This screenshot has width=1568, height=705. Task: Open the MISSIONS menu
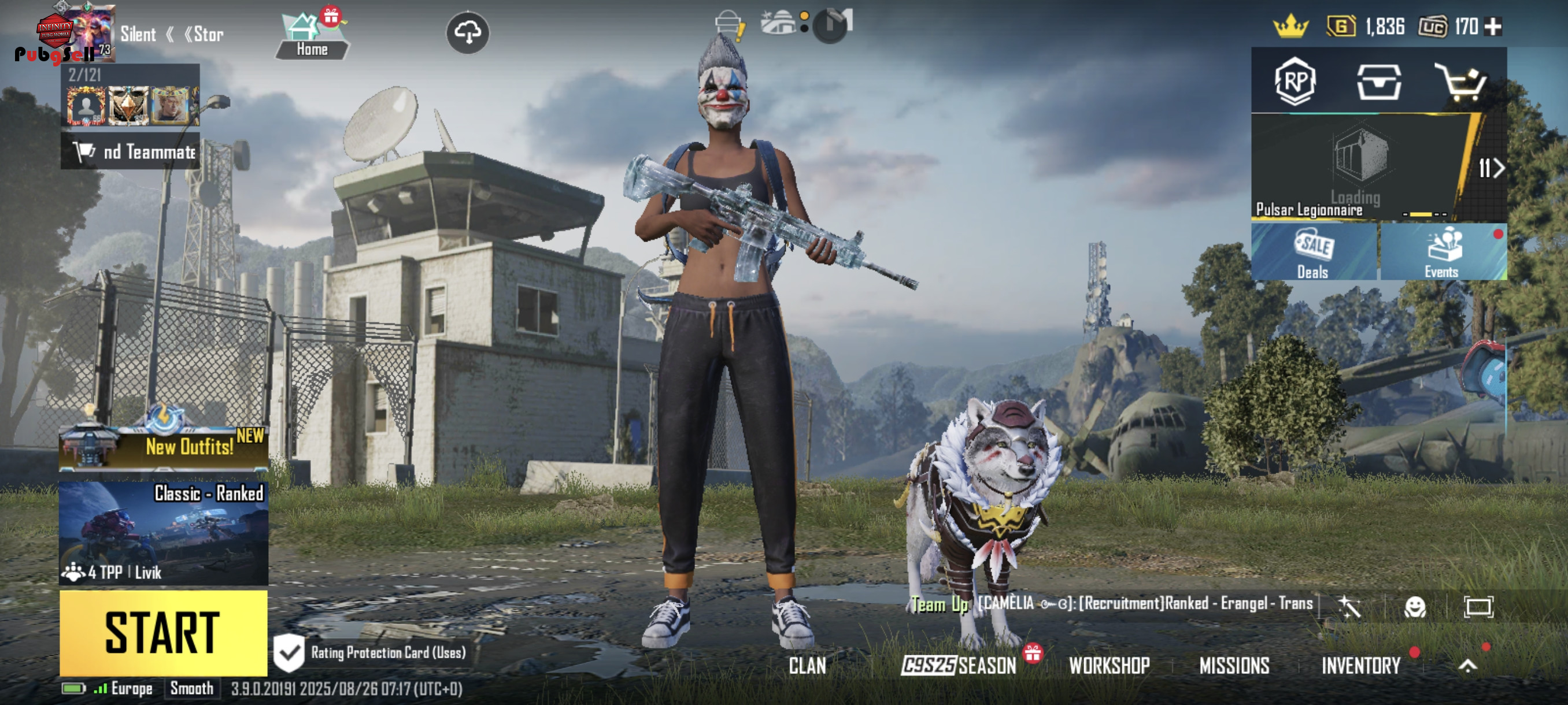click(1234, 666)
